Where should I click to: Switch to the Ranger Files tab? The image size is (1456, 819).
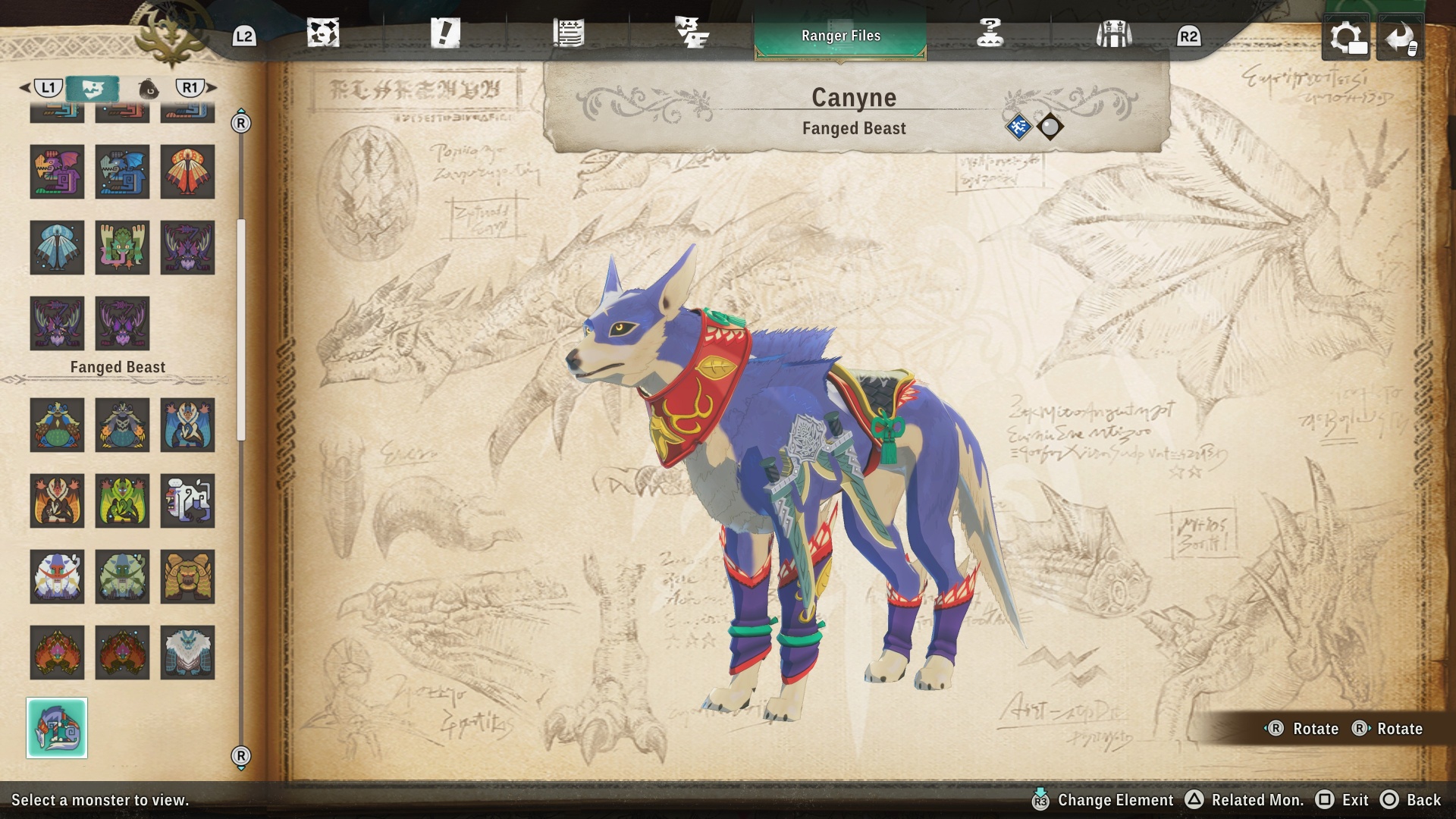point(840,34)
